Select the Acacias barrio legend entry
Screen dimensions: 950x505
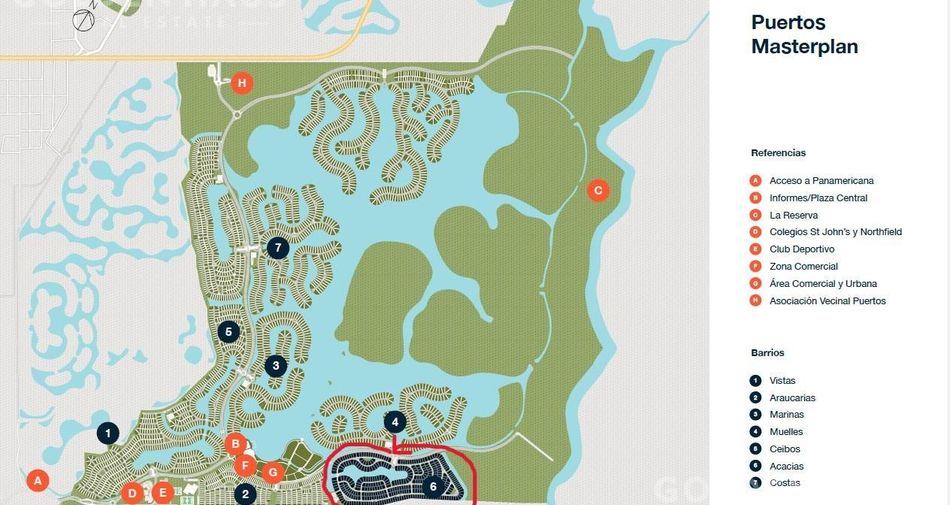pos(786,466)
